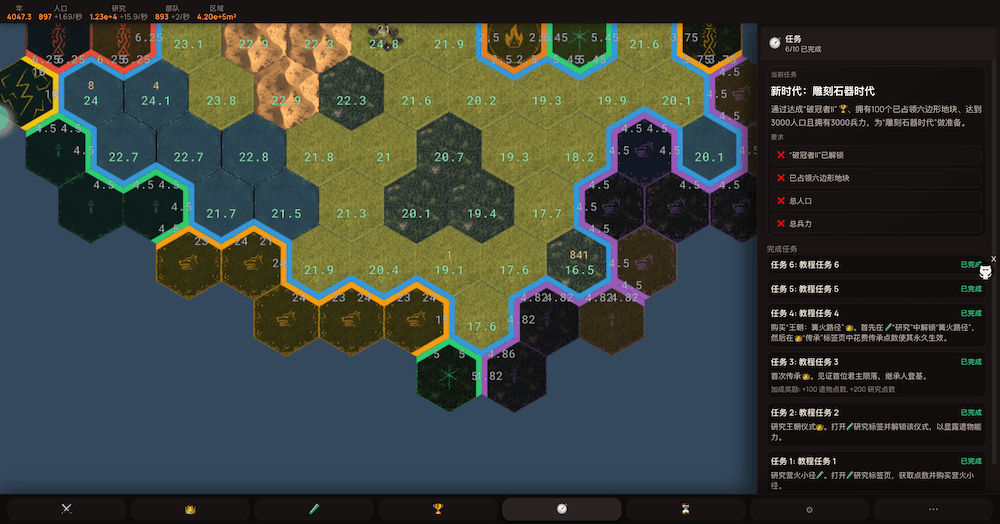Click the white cat mascot icon
The image size is (1000, 524).
click(985, 272)
